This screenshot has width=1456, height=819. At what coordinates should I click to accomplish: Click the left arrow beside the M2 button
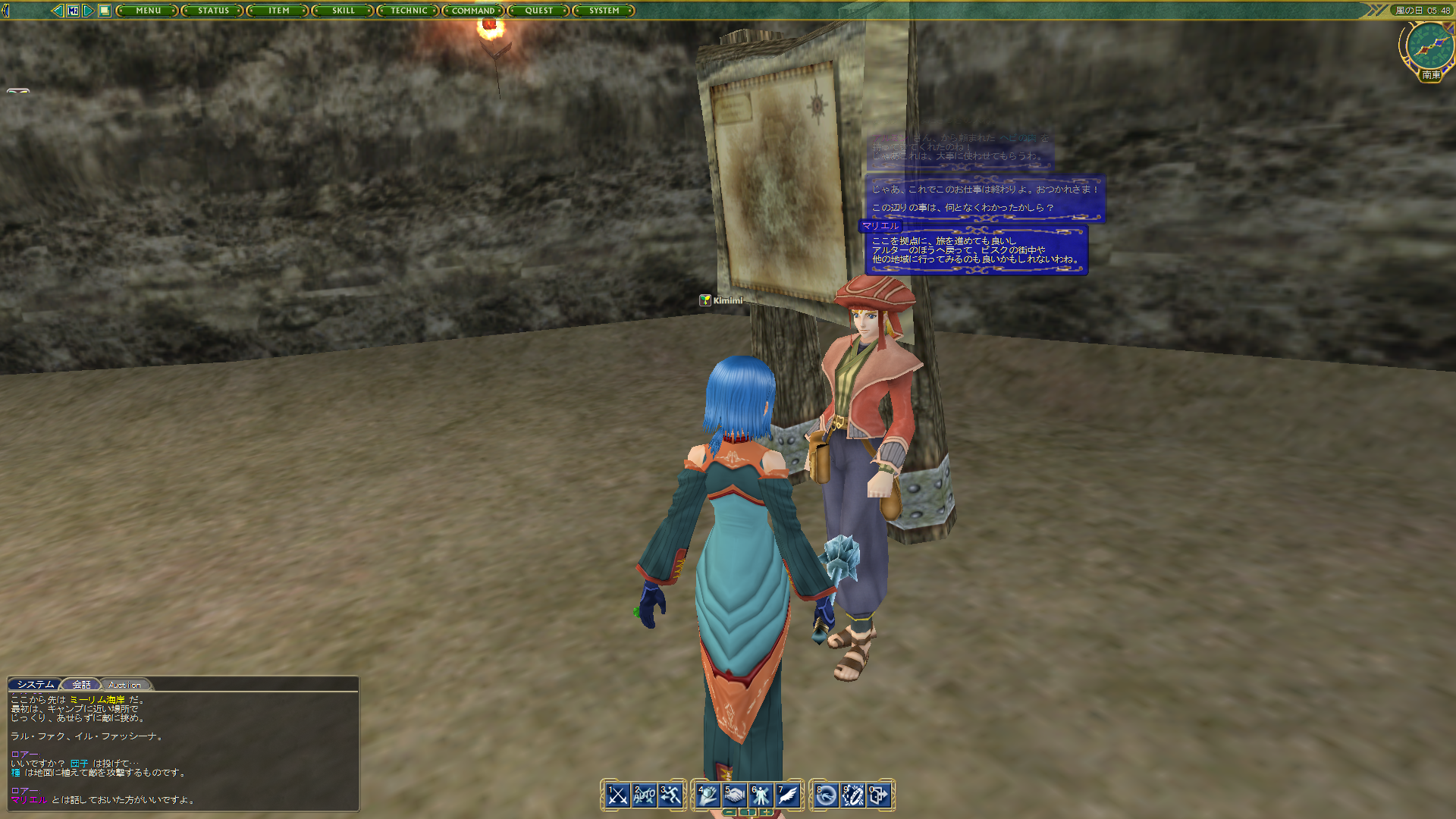(x=58, y=10)
